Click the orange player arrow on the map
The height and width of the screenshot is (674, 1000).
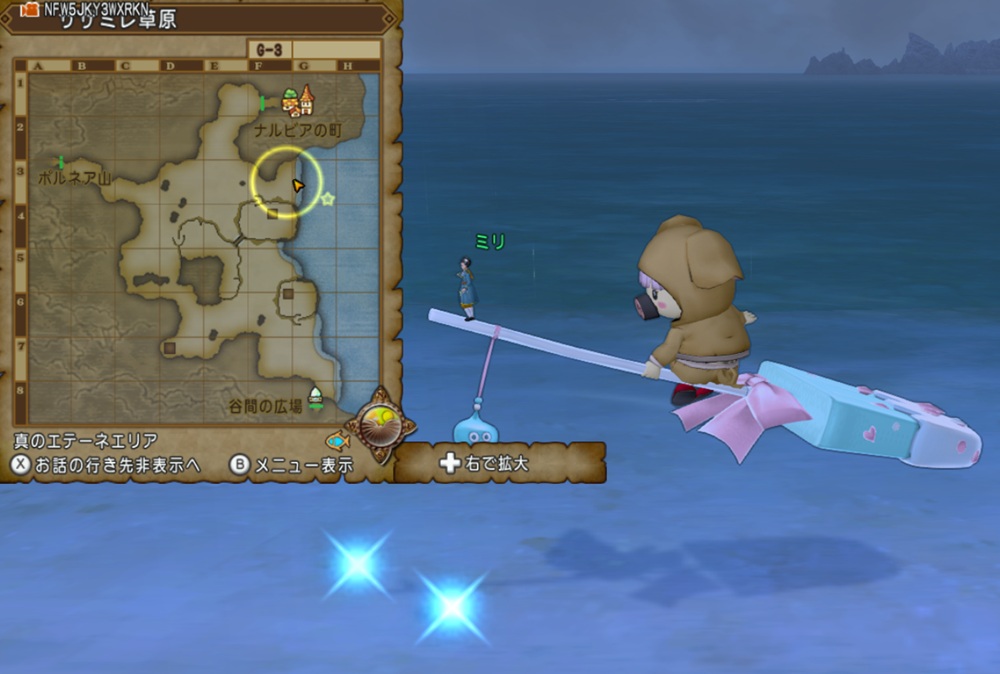point(297,186)
